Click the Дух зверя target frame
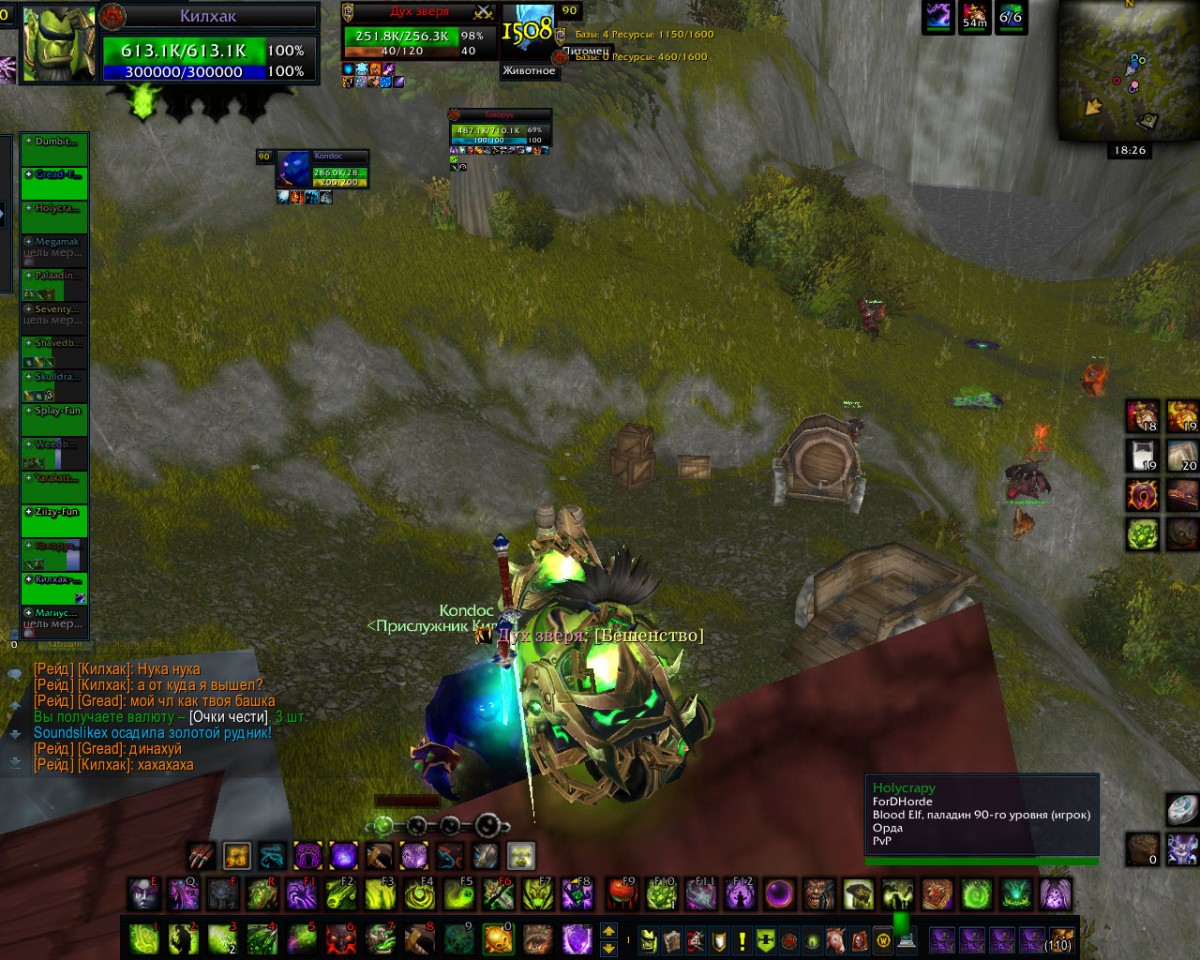 419,36
